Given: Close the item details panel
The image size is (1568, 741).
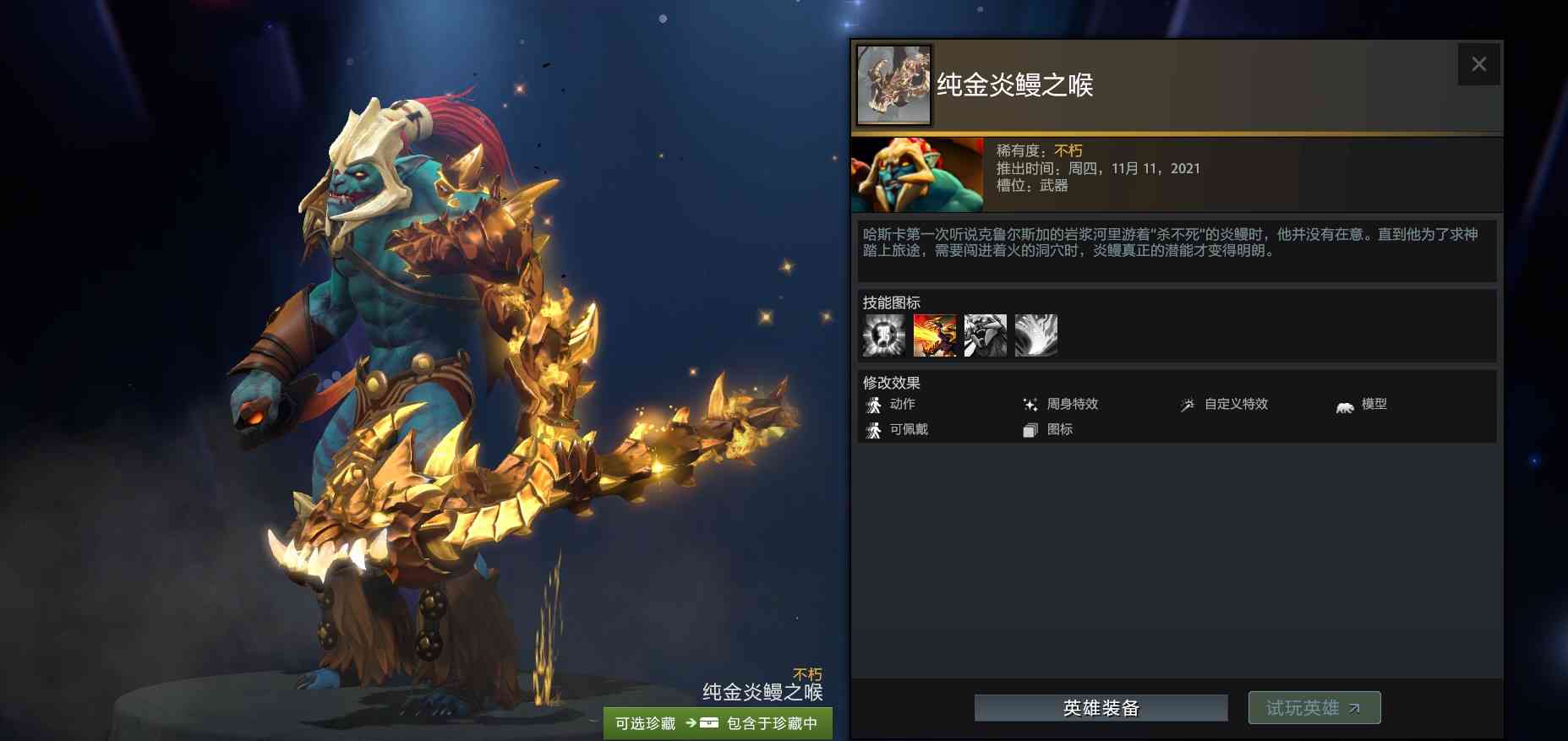Looking at the screenshot, I should 1478,63.
